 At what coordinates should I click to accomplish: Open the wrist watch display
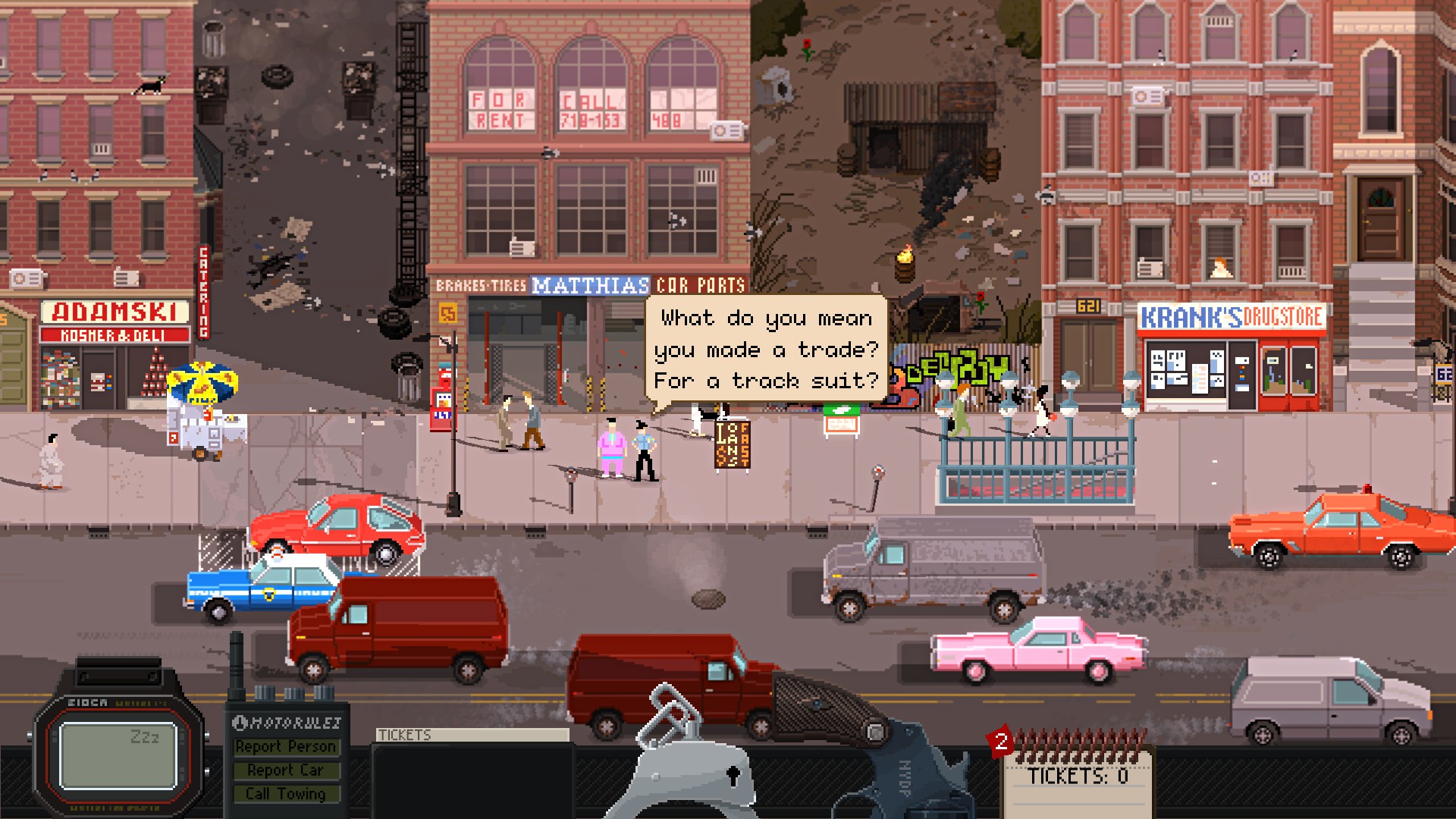click(118, 755)
